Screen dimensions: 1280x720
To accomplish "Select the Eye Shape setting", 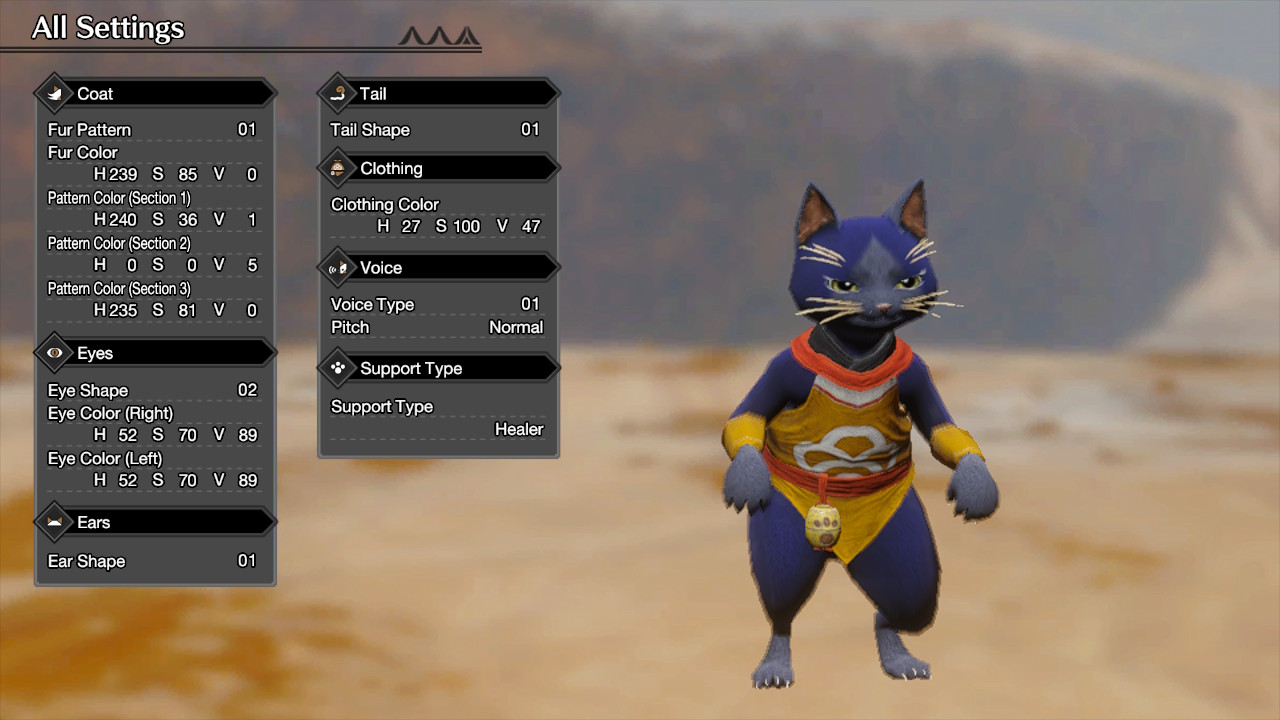I will pos(152,391).
